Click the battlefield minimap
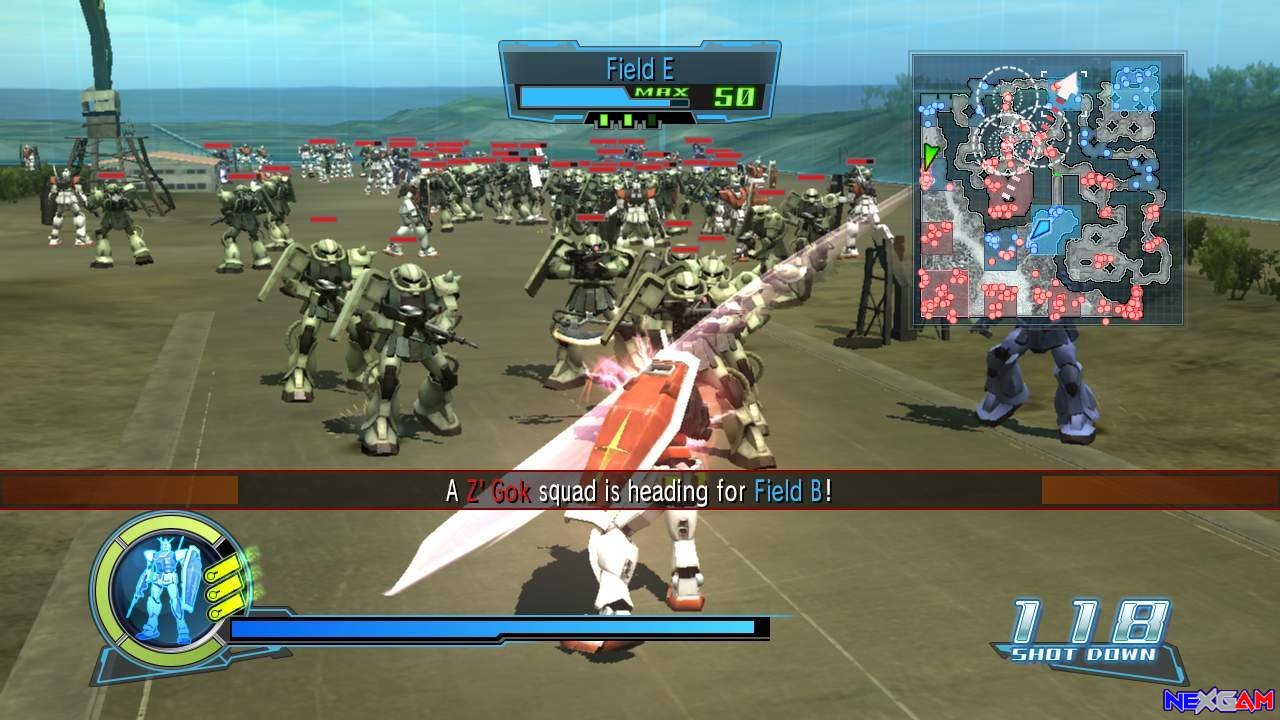The width and height of the screenshot is (1280, 720). (1047, 189)
